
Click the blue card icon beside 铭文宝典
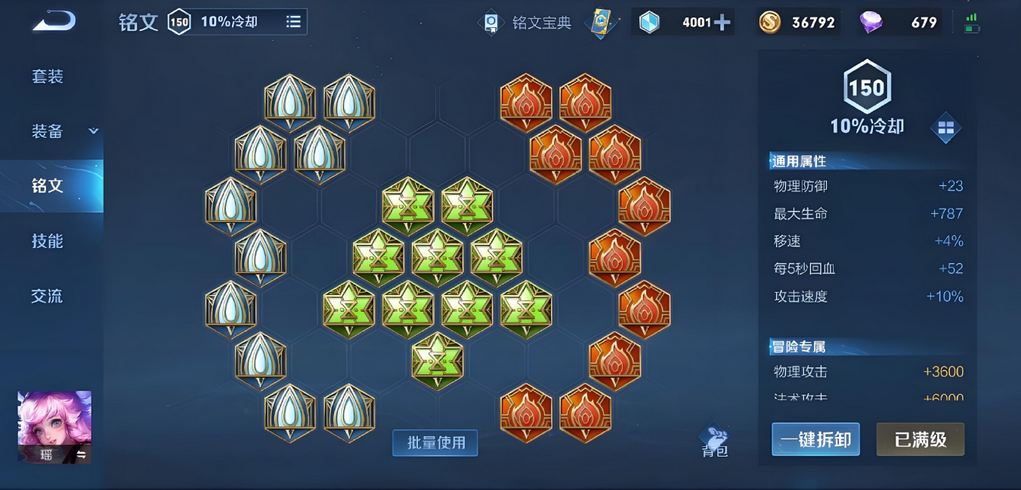click(x=600, y=22)
